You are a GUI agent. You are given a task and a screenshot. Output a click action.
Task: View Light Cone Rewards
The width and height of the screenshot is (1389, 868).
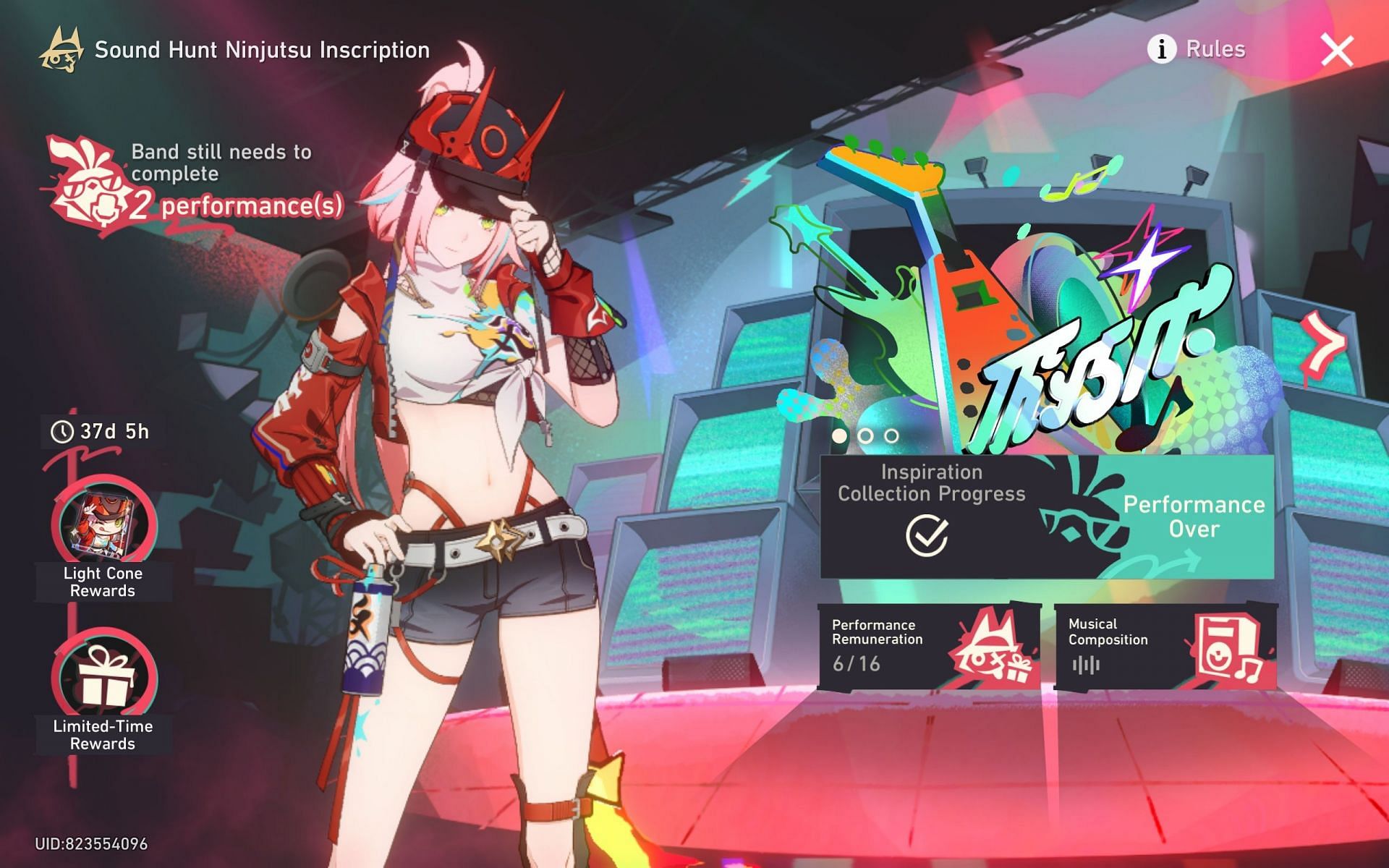[103, 525]
